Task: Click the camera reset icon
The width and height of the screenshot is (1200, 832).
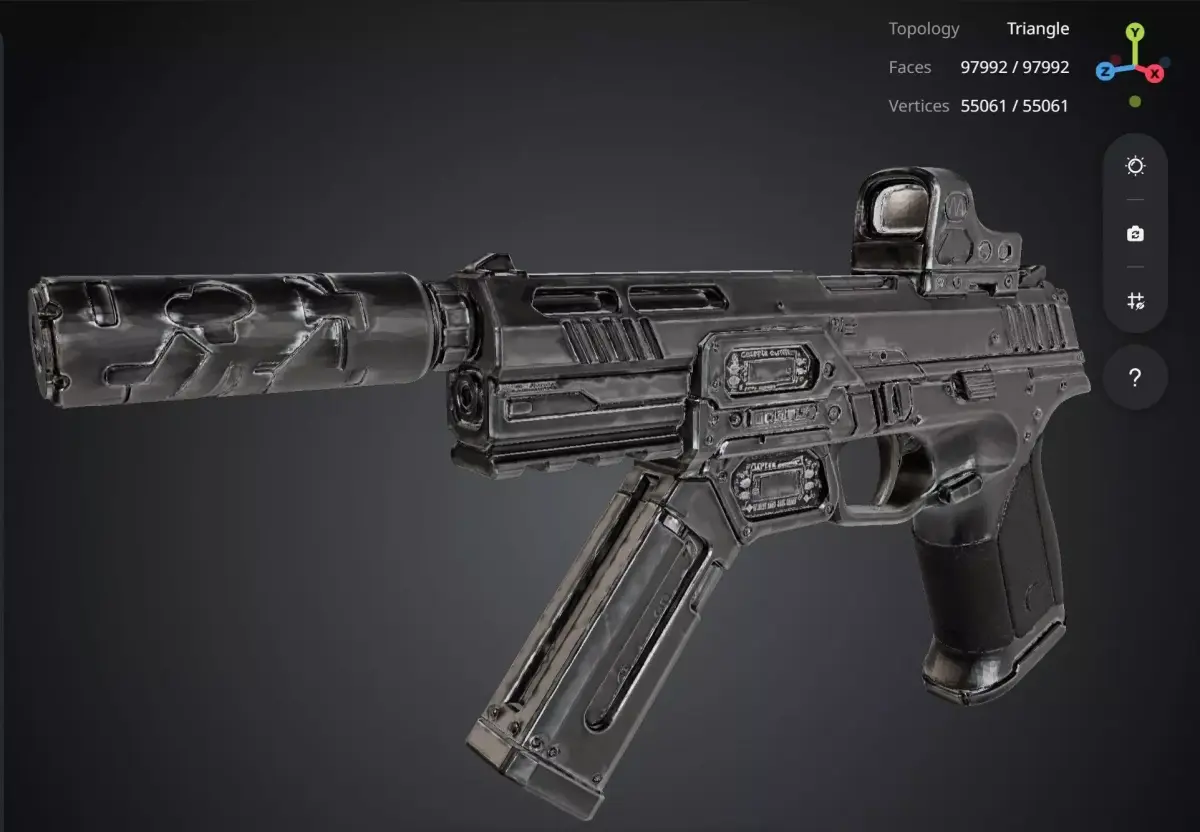Action: point(1135,233)
